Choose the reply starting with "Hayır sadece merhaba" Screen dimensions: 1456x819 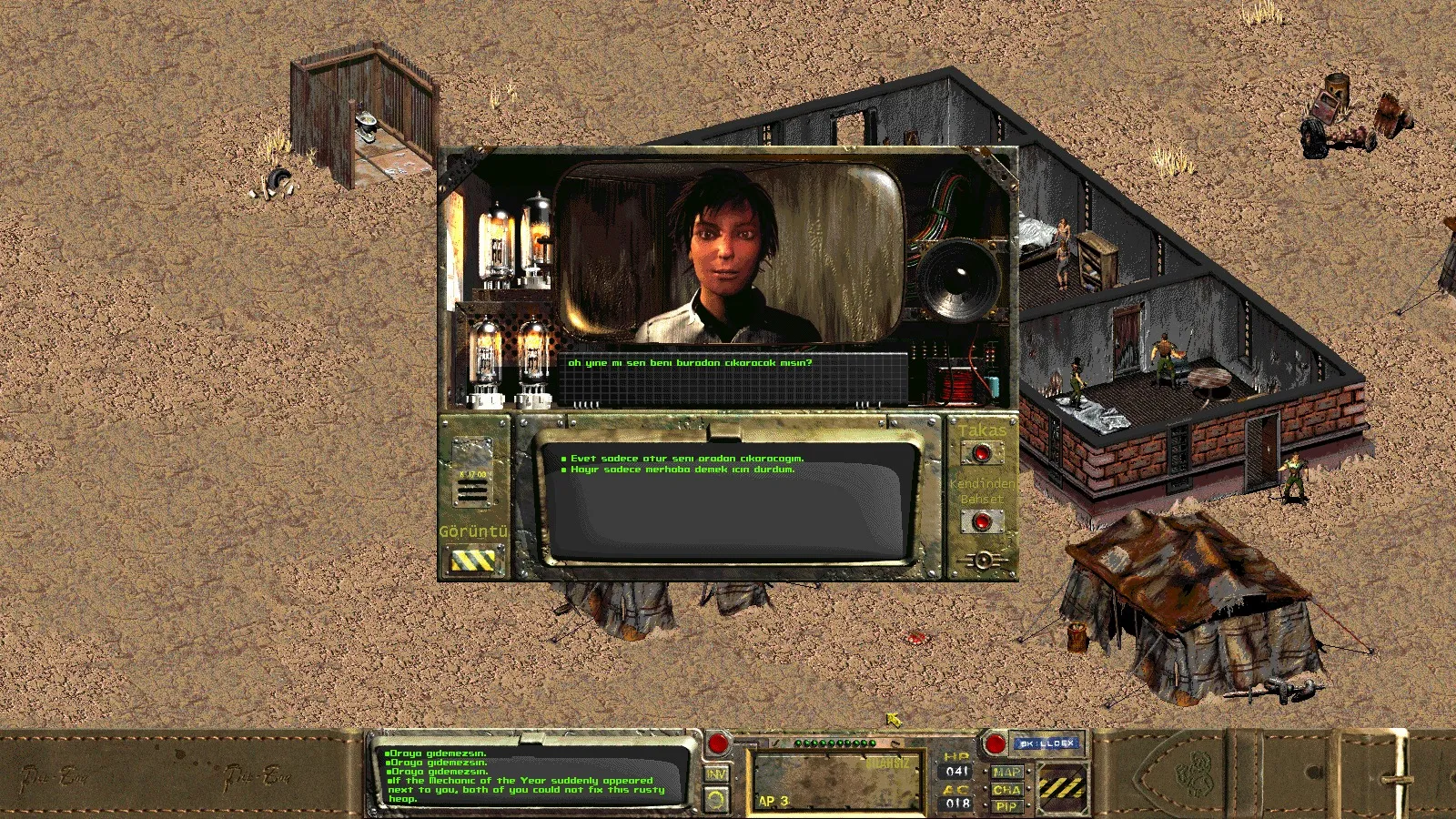coord(682,470)
